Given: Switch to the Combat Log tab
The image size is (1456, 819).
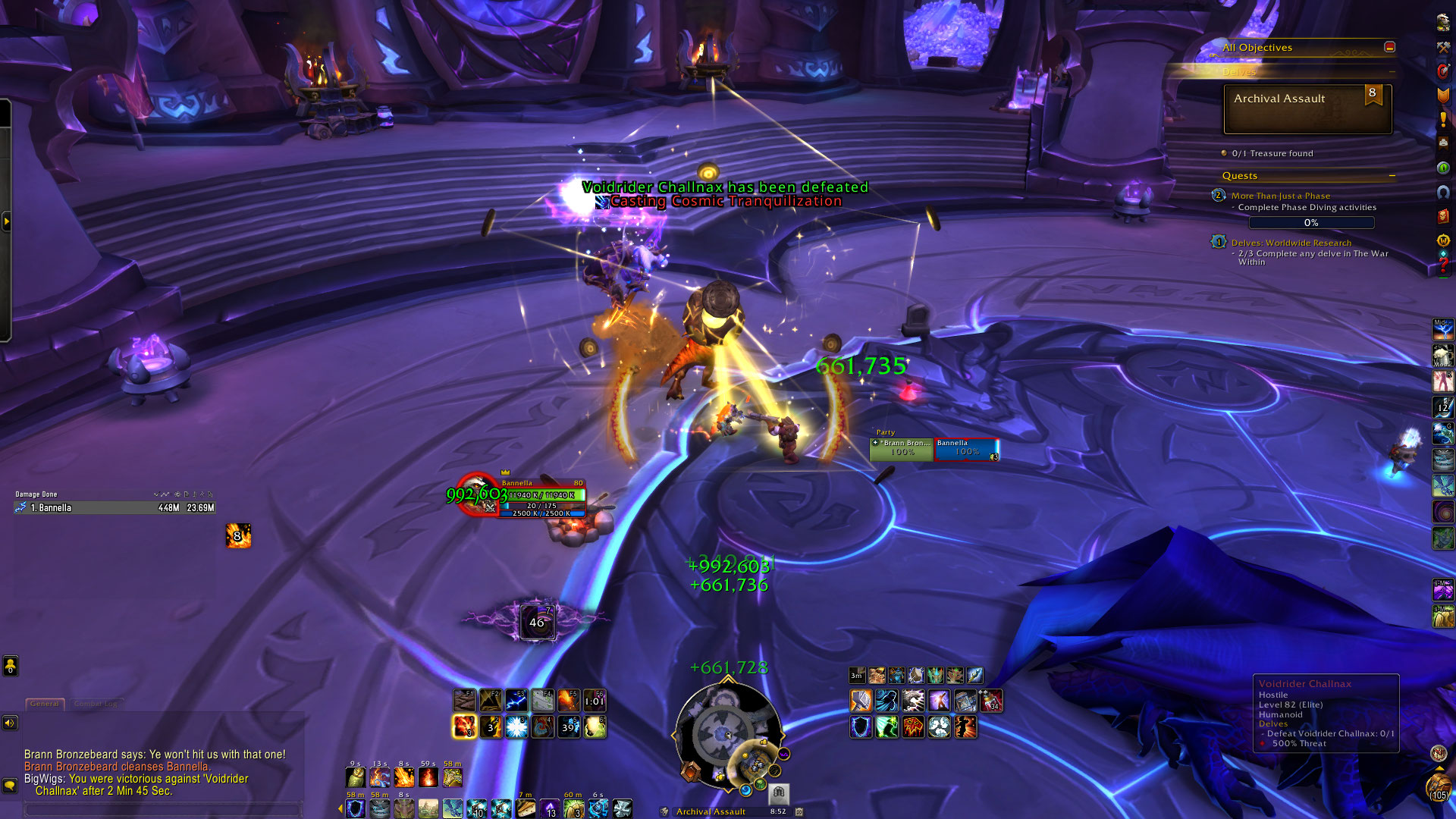Looking at the screenshot, I should click(96, 704).
